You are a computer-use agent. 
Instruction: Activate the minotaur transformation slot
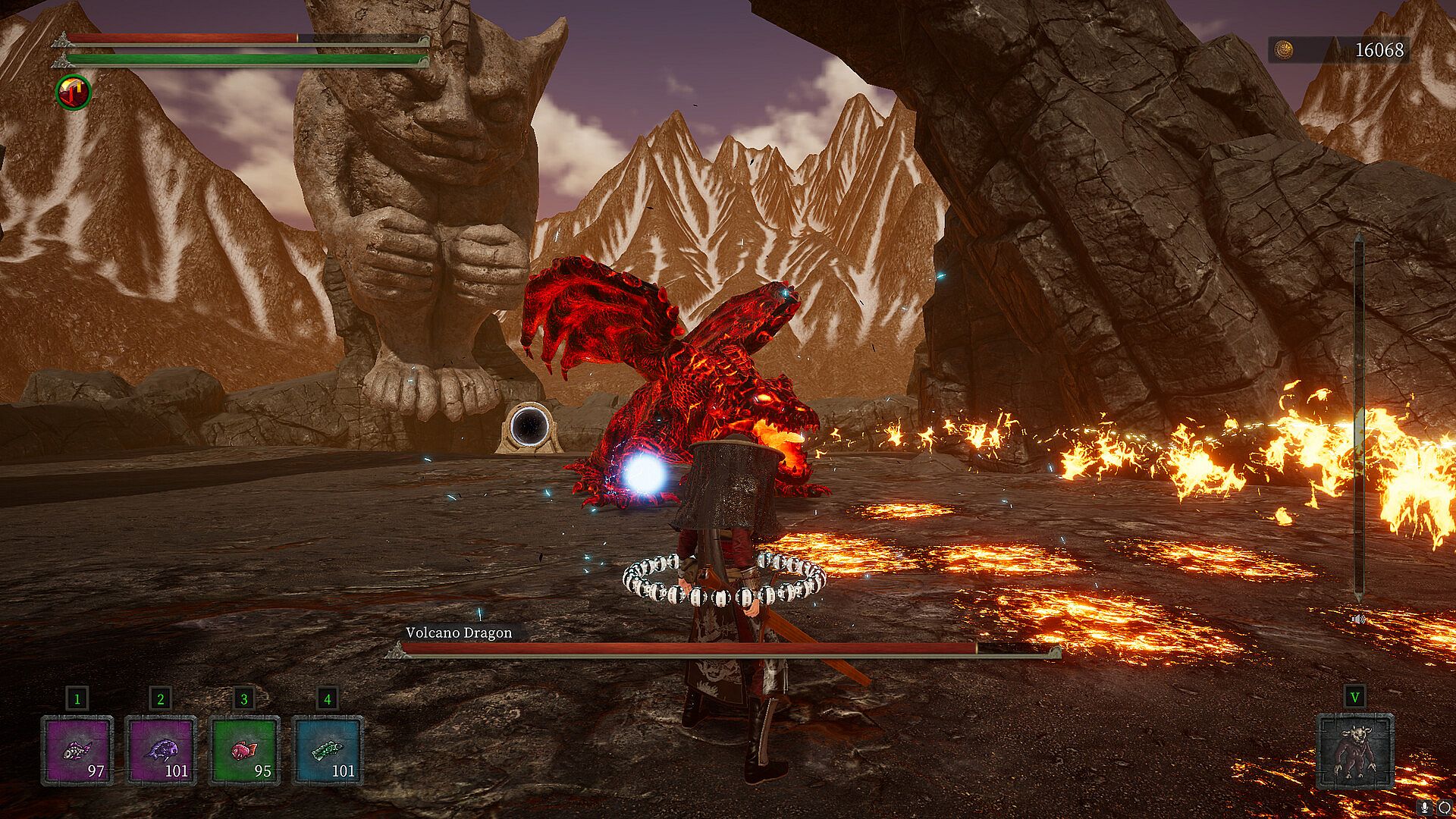[x=1355, y=752]
